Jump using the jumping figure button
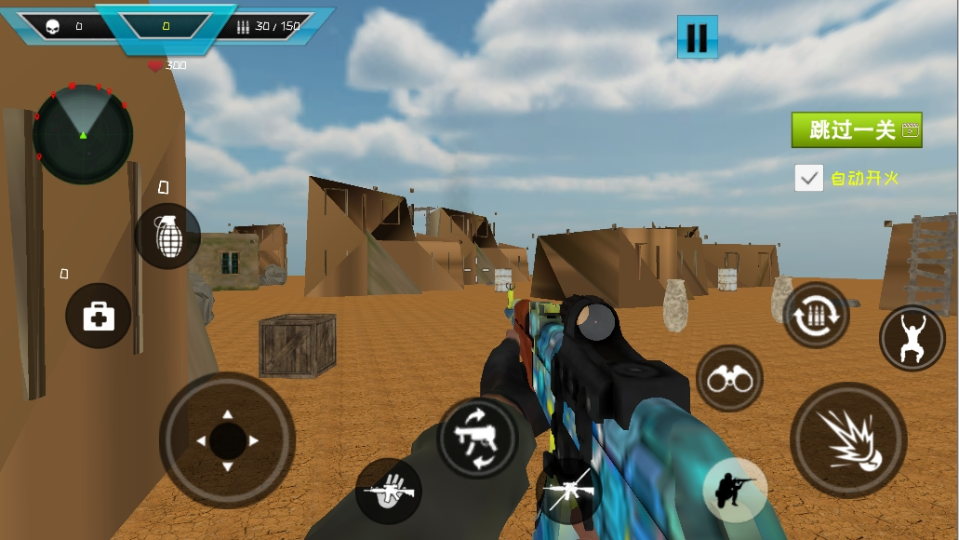The width and height of the screenshot is (959, 540). 912,338
